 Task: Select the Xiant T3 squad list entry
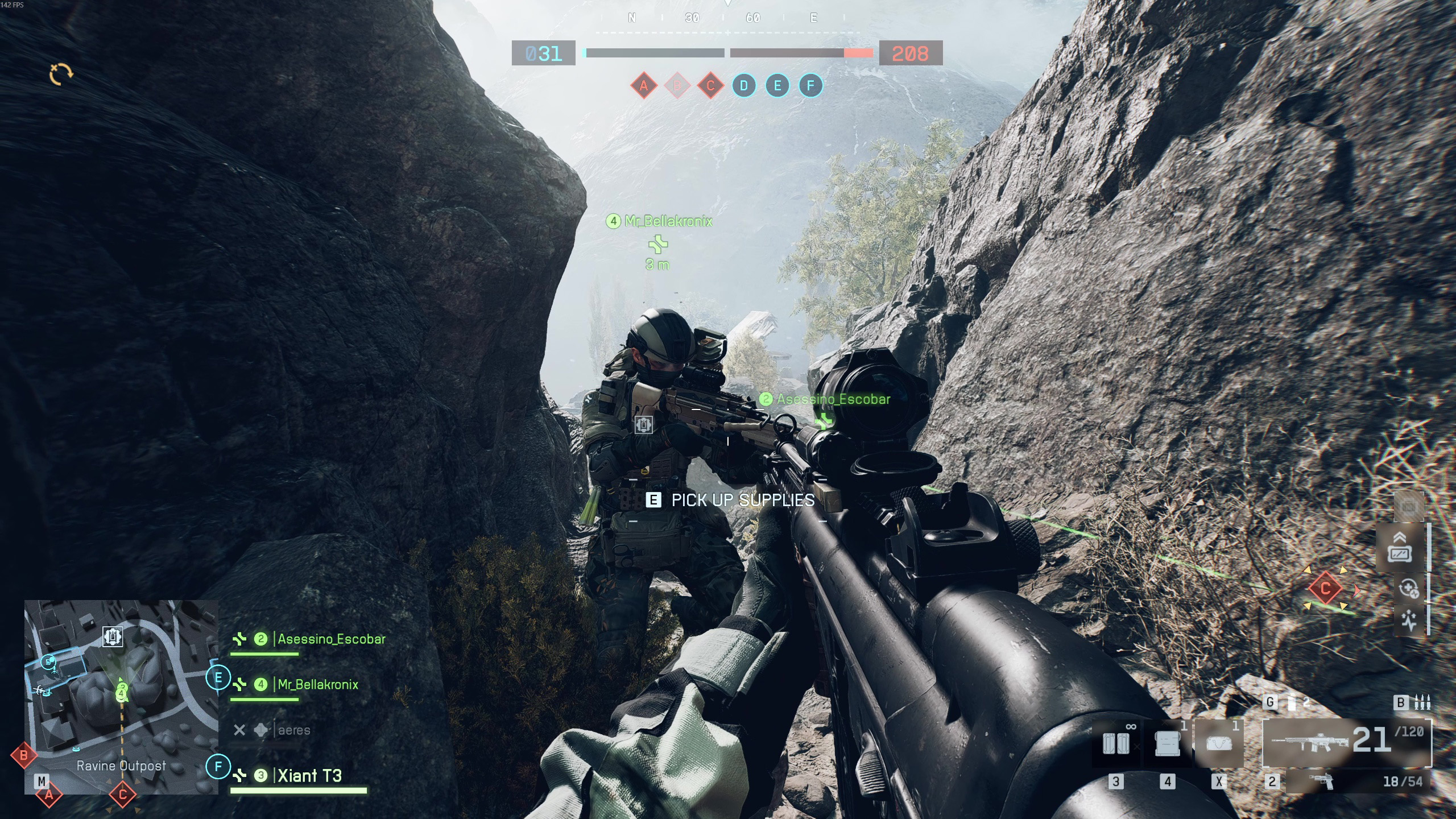coord(309,776)
